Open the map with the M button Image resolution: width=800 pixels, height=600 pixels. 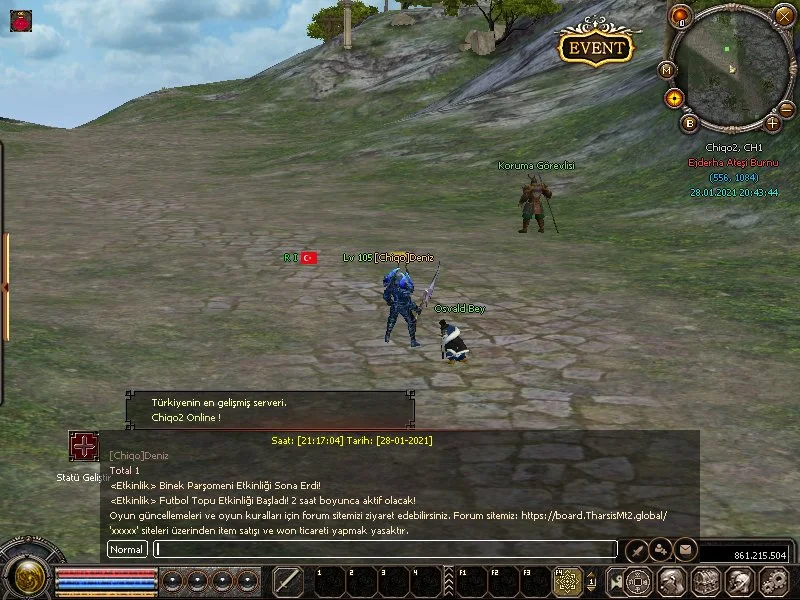coord(667,70)
